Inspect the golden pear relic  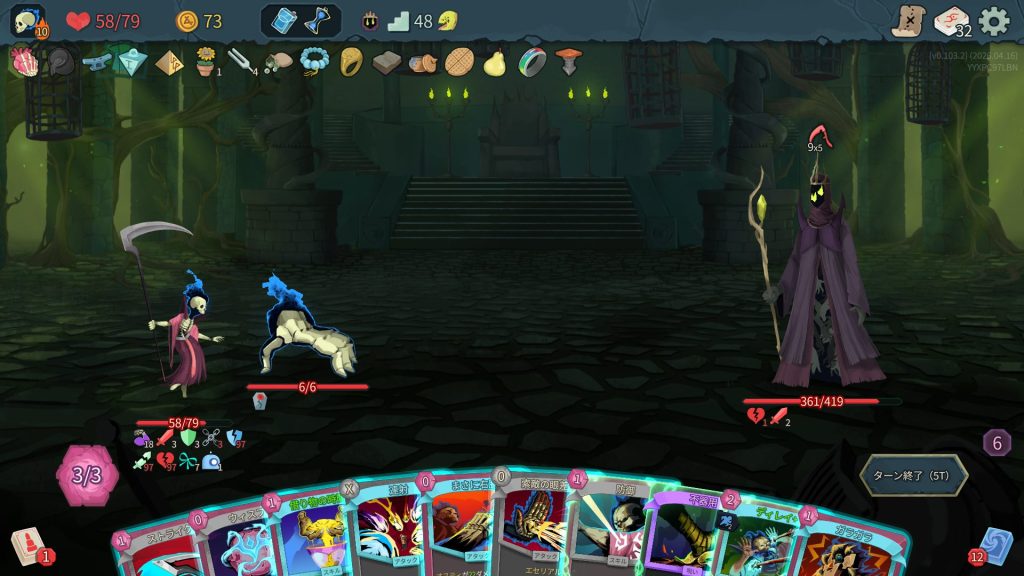coord(494,63)
